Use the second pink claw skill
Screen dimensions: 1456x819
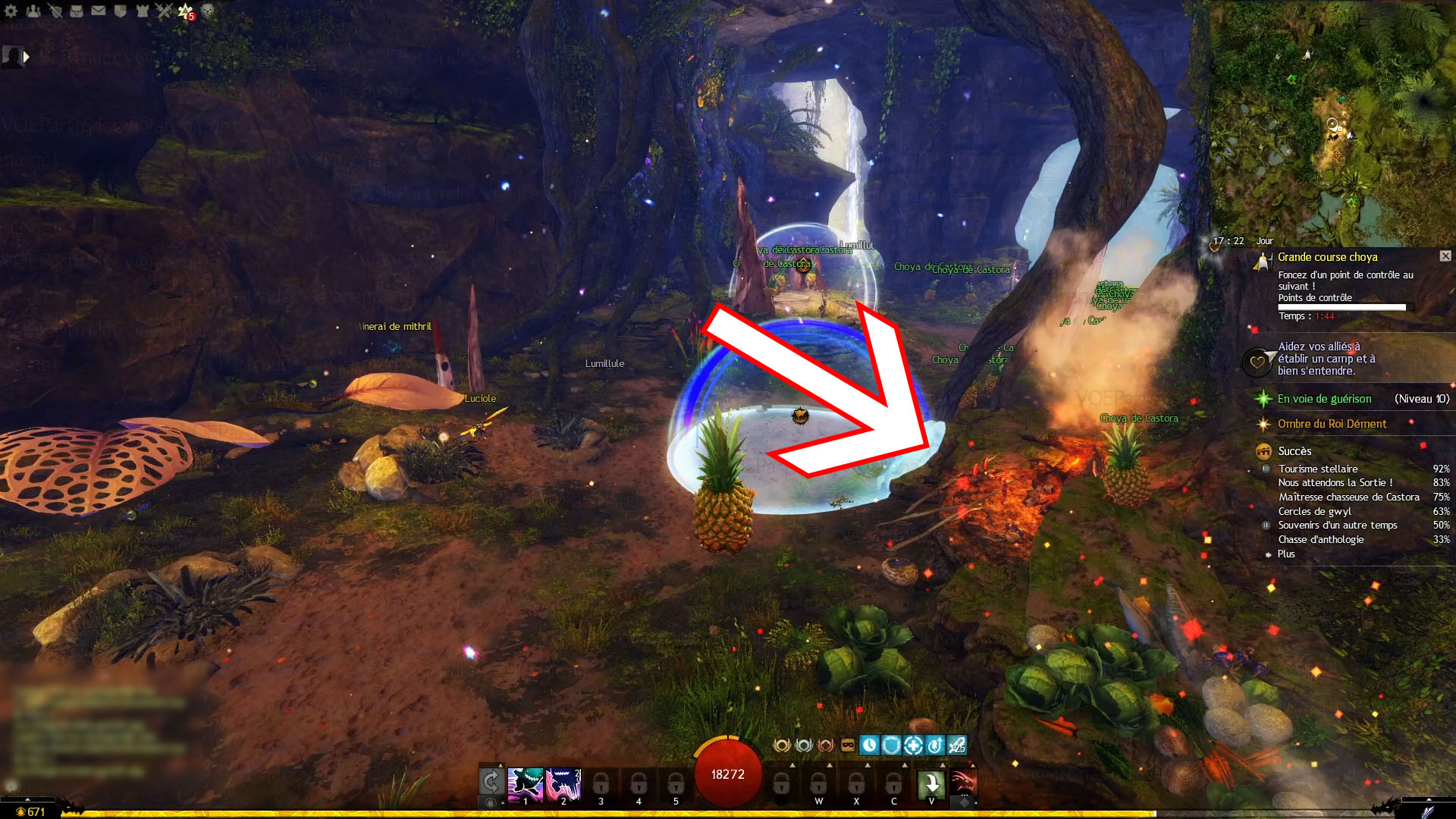(563, 784)
